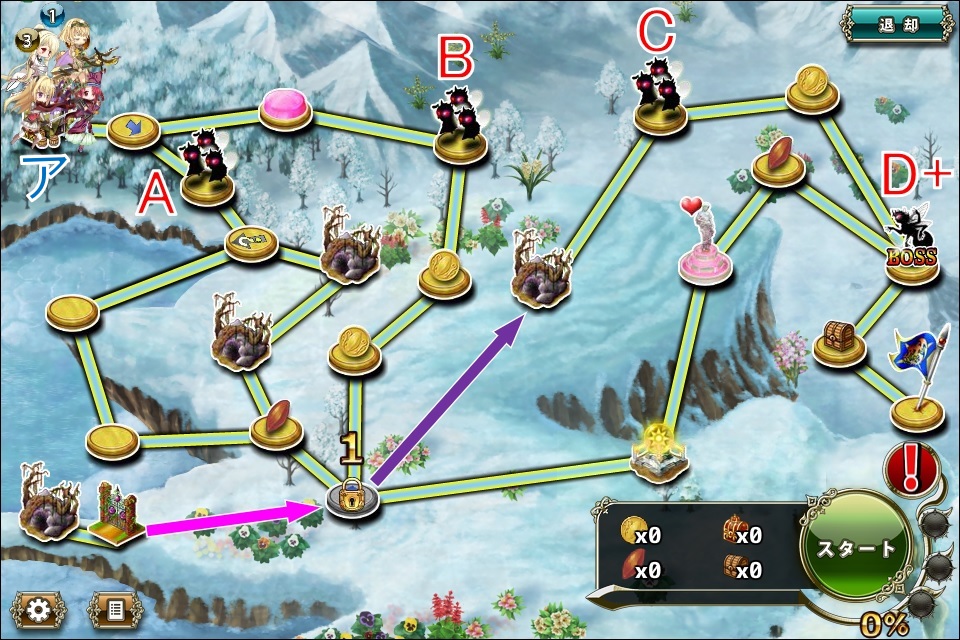Image resolution: width=960 pixels, height=640 pixels.
Task: Click the red exclamation alert icon
Action: (911, 466)
